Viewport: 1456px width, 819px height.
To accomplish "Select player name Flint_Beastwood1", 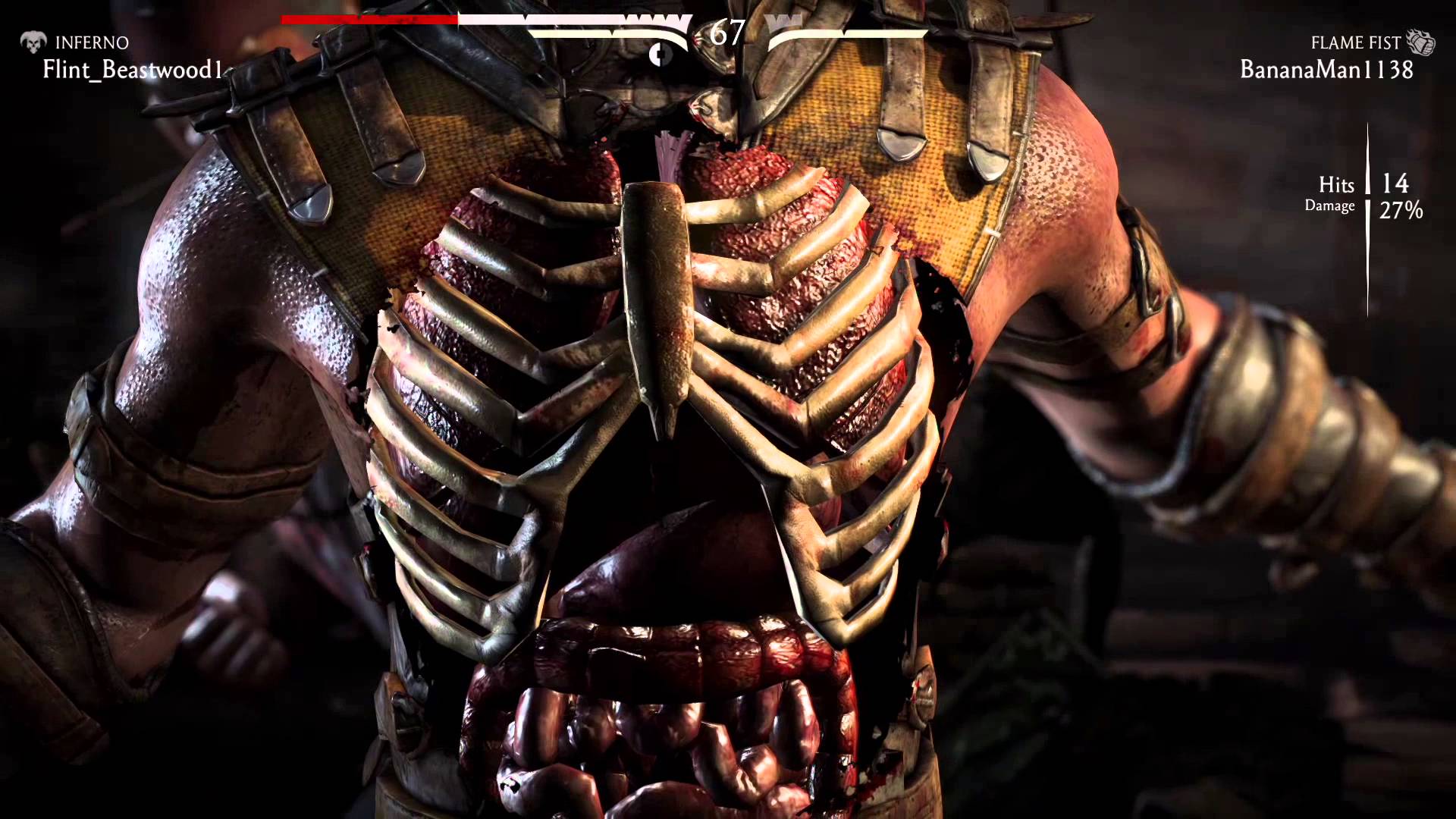I will click(x=133, y=70).
